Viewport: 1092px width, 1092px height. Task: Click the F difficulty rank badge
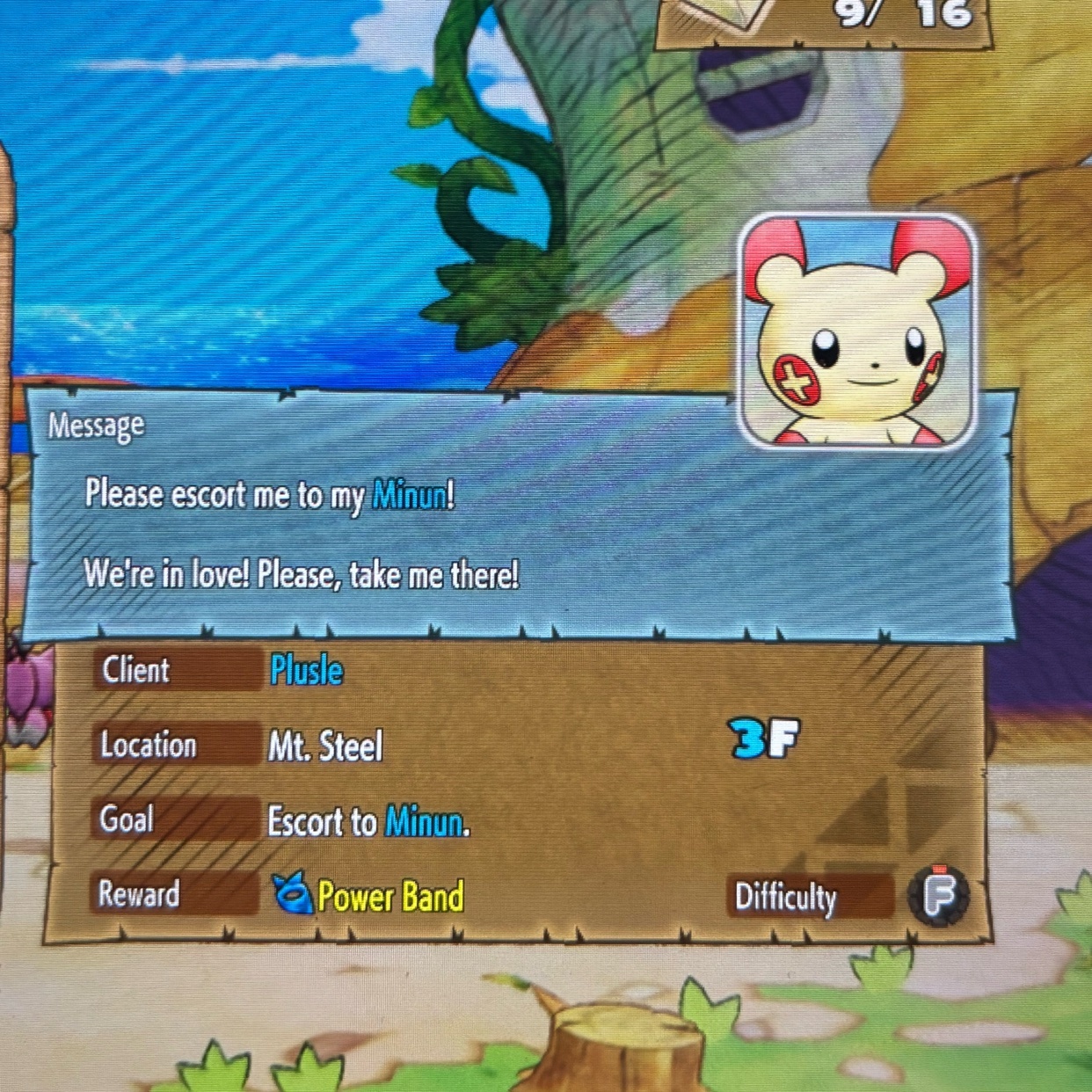pyautogui.click(x=939, y=895)
